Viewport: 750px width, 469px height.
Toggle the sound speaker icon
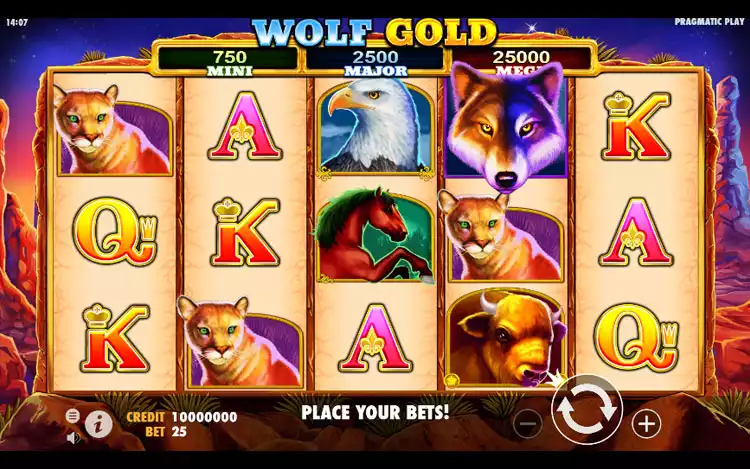pos(72,438)
